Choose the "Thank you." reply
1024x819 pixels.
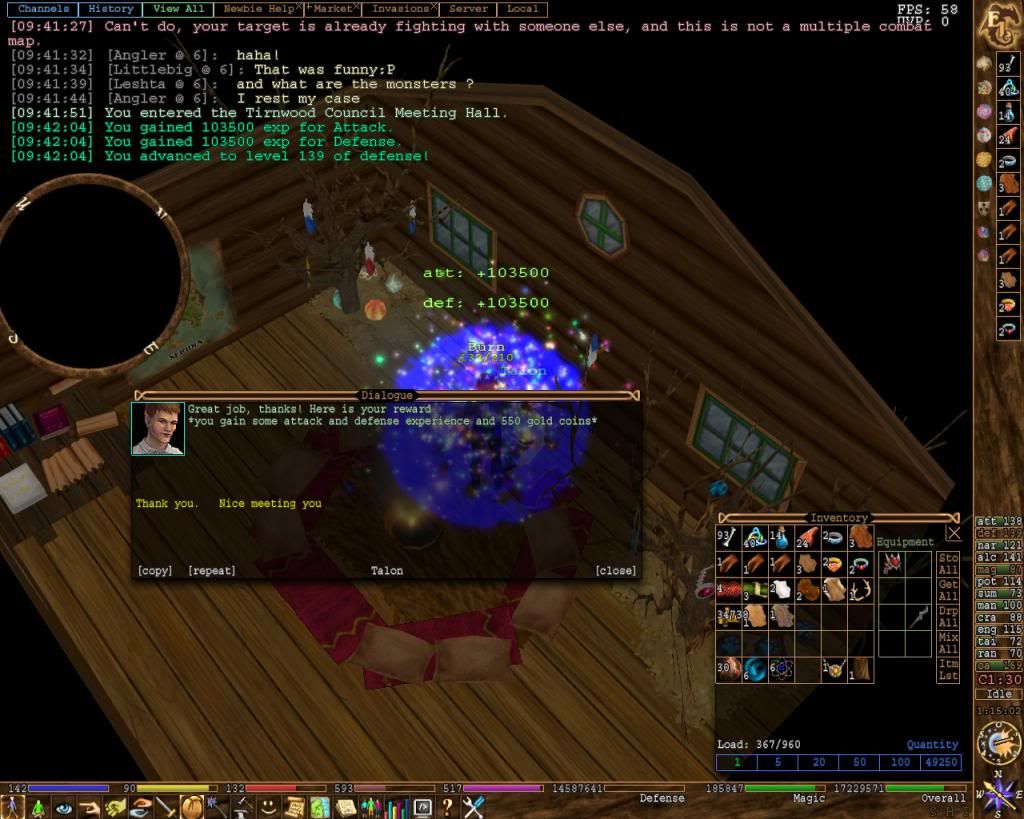pos(167,504)
